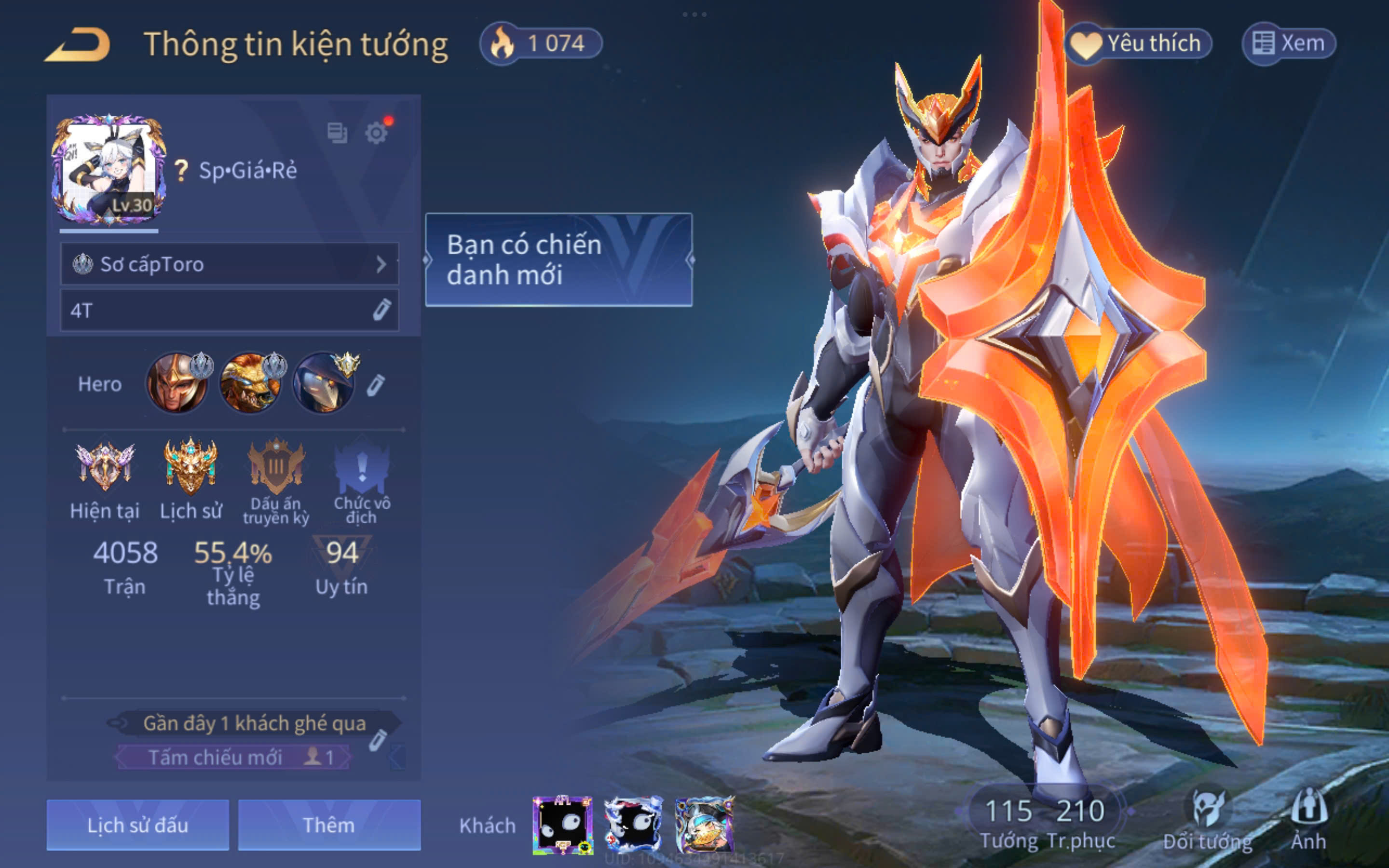
Task: Edit the 4T signature field
Action: 381,310
